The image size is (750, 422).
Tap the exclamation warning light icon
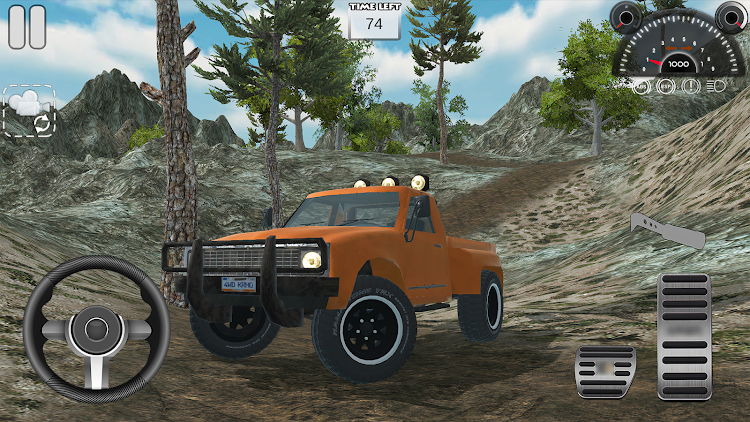(690, 86)
